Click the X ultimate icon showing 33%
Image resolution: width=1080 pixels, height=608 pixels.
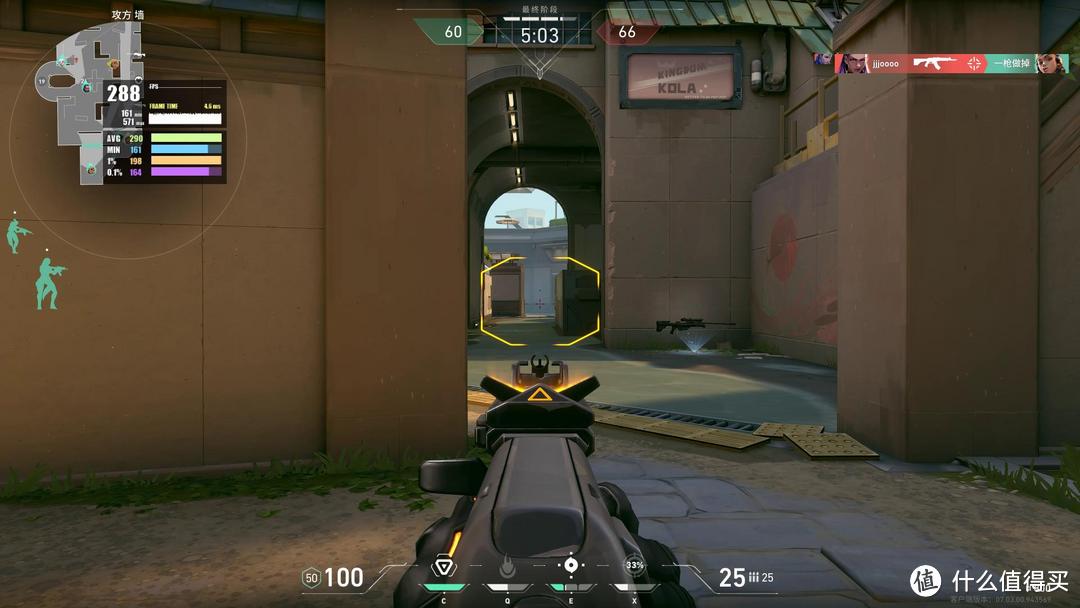(634, 566)
